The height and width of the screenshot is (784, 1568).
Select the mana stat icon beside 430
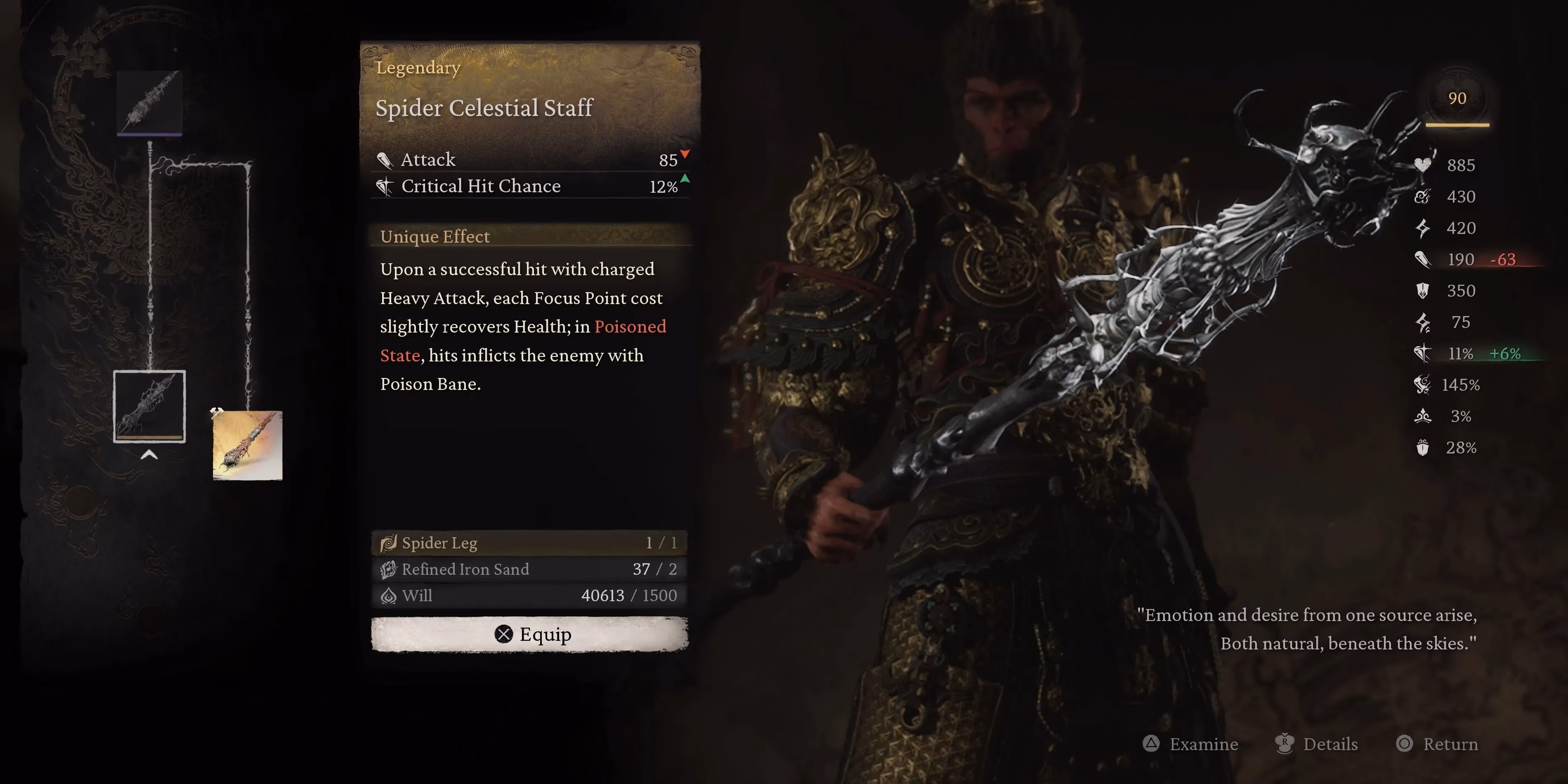(1422, 196)
